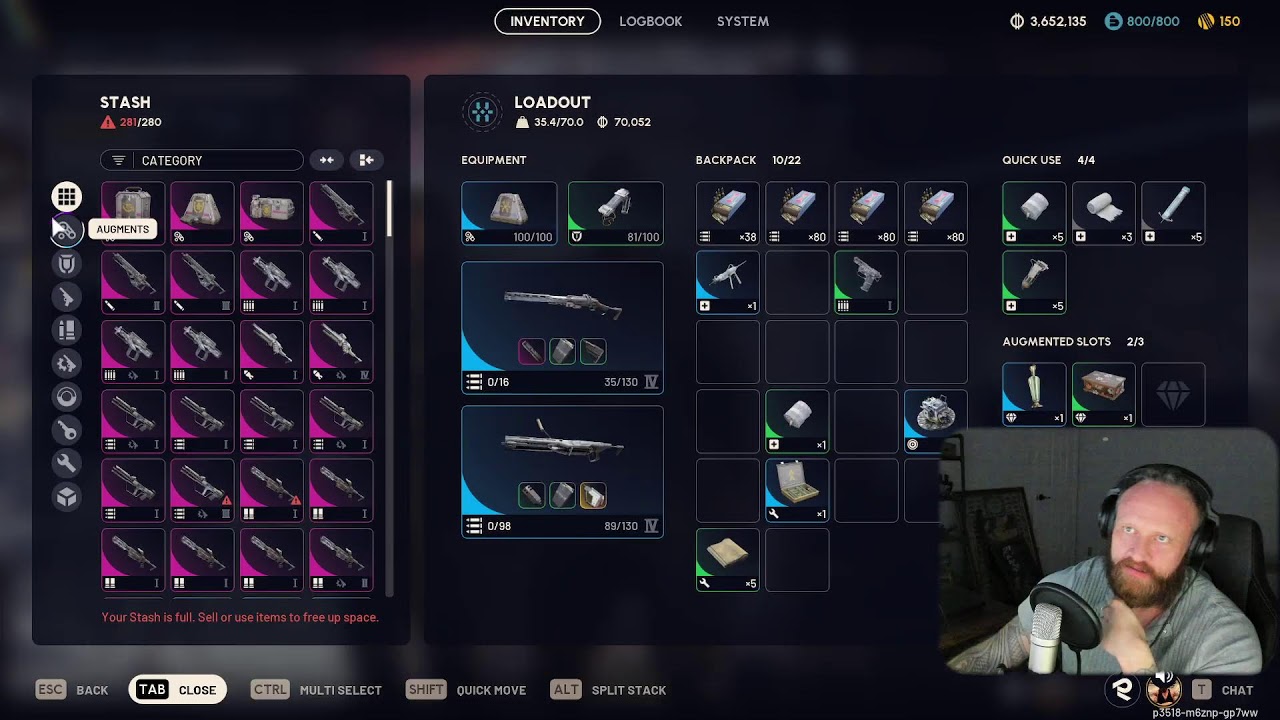Choose the x5 fabric item in backpack
This screenshot has height=720, width=1280.
pyautogui.click(x=727, y=559)
